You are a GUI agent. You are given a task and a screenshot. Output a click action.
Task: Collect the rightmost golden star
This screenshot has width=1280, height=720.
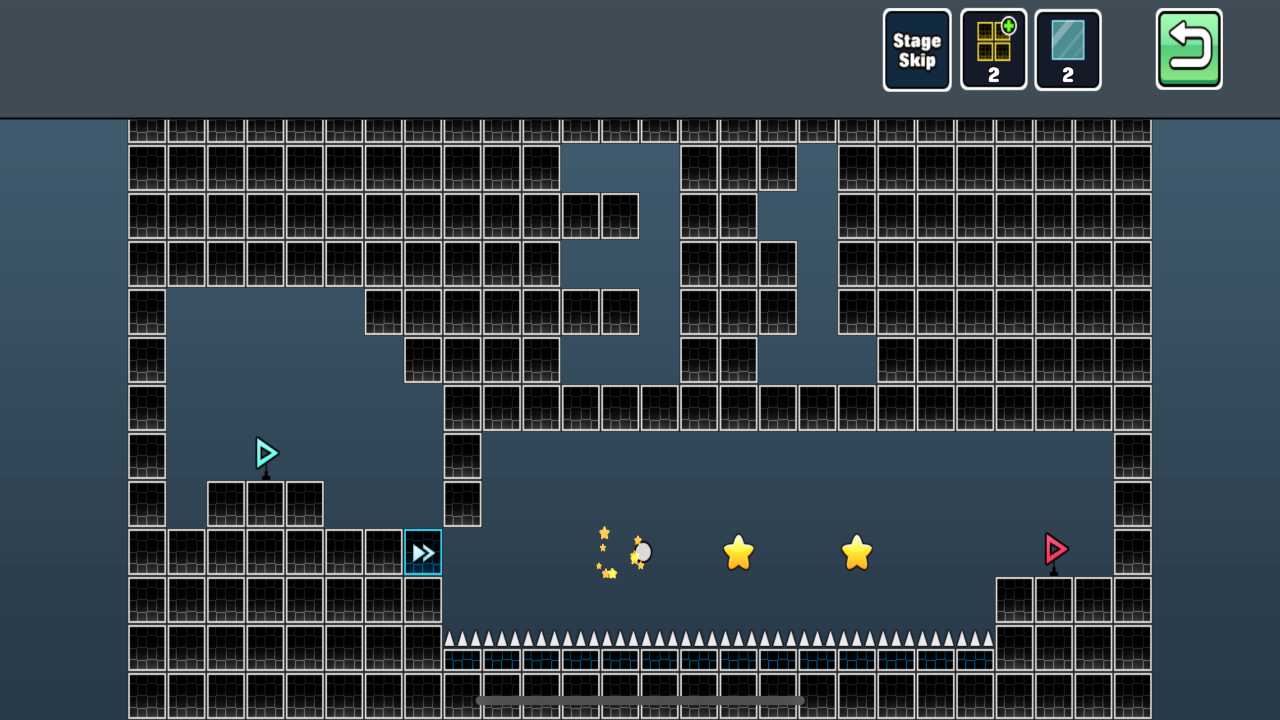coord(856,550)
